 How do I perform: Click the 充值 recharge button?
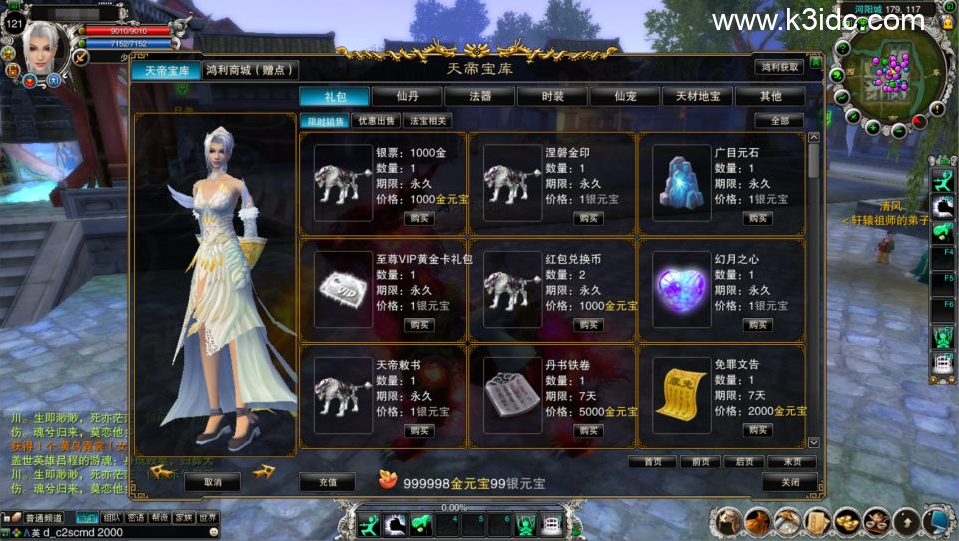[x=327, y=482]
